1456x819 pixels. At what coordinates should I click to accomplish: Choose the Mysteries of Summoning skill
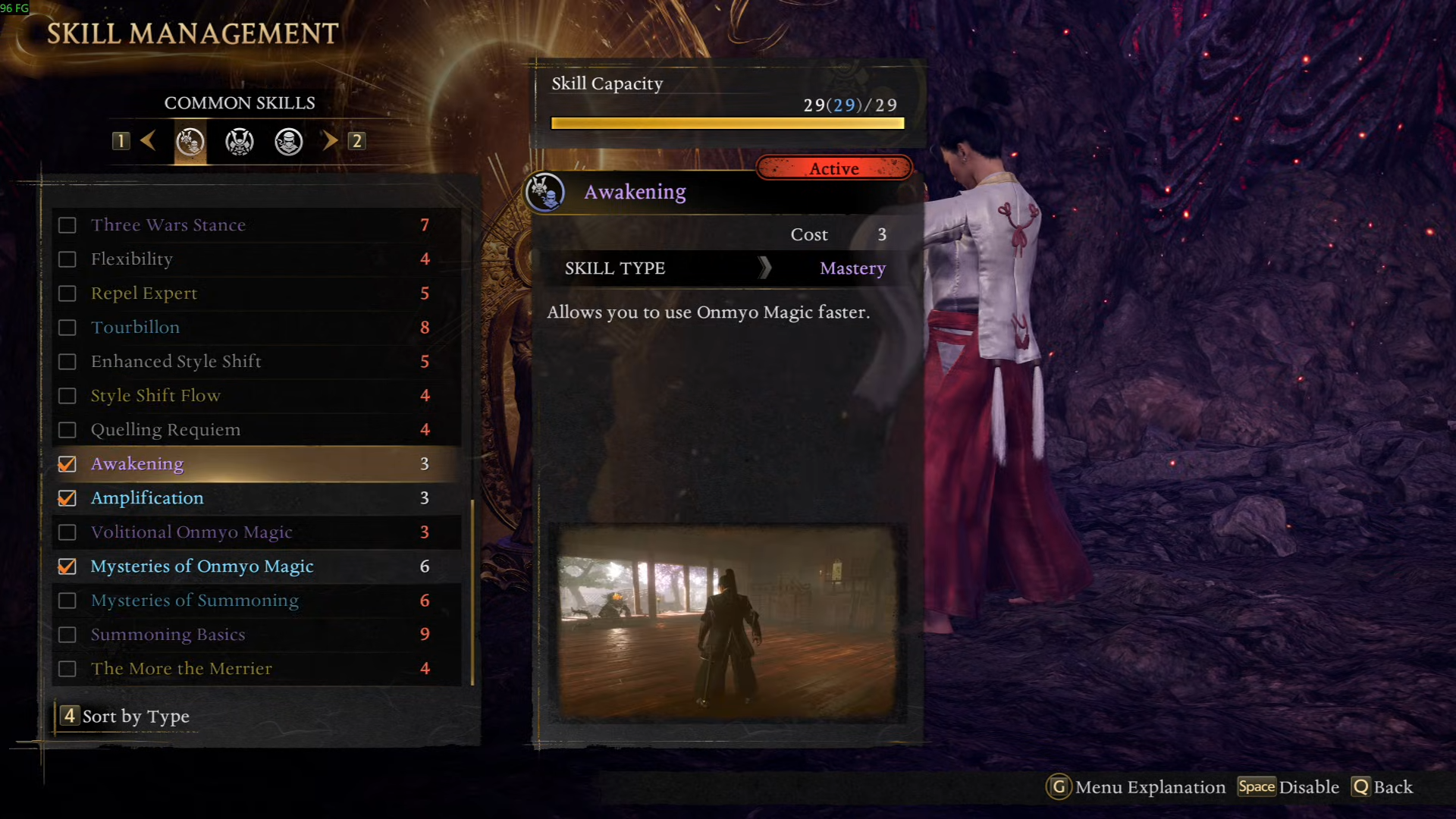pos(194,601)
